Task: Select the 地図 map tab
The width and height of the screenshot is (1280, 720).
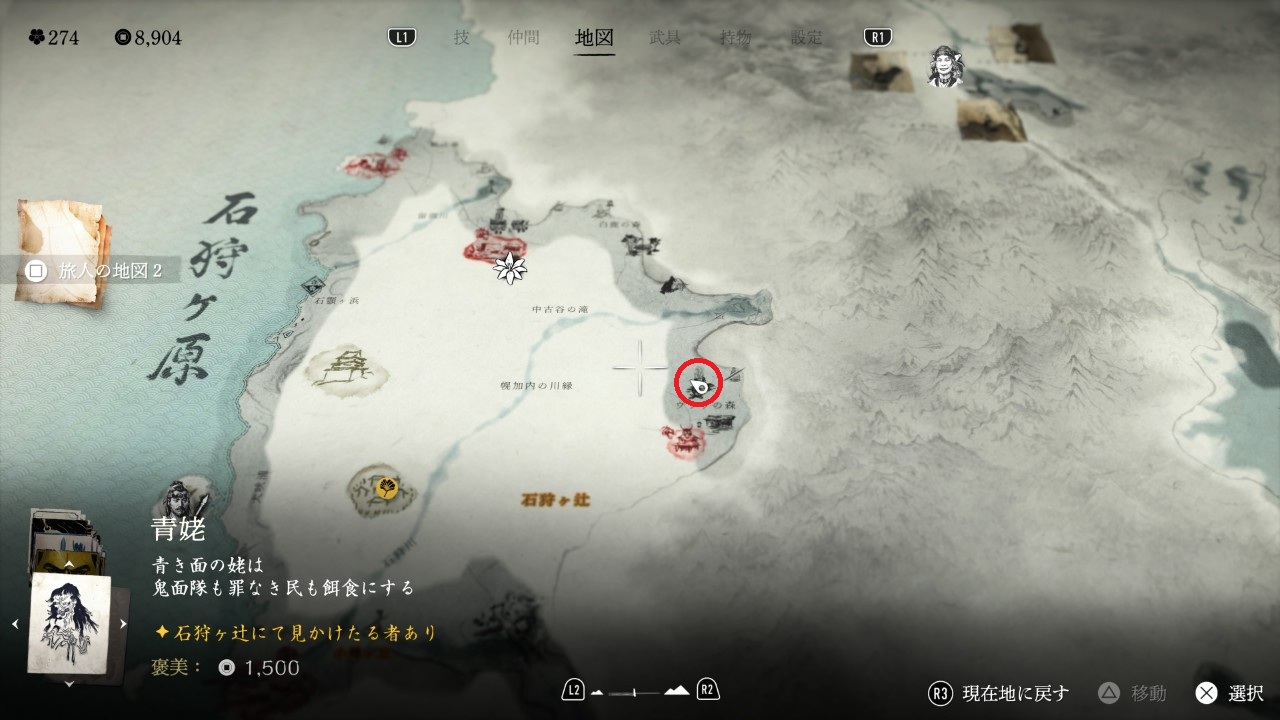Action: coord(594,38)
